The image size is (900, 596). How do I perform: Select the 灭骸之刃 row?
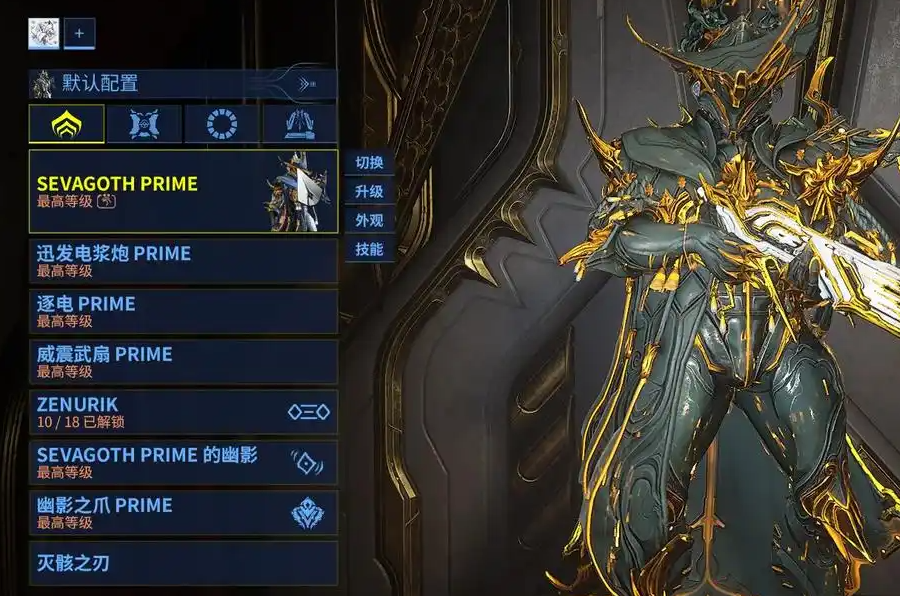click(x=183, y=563)
